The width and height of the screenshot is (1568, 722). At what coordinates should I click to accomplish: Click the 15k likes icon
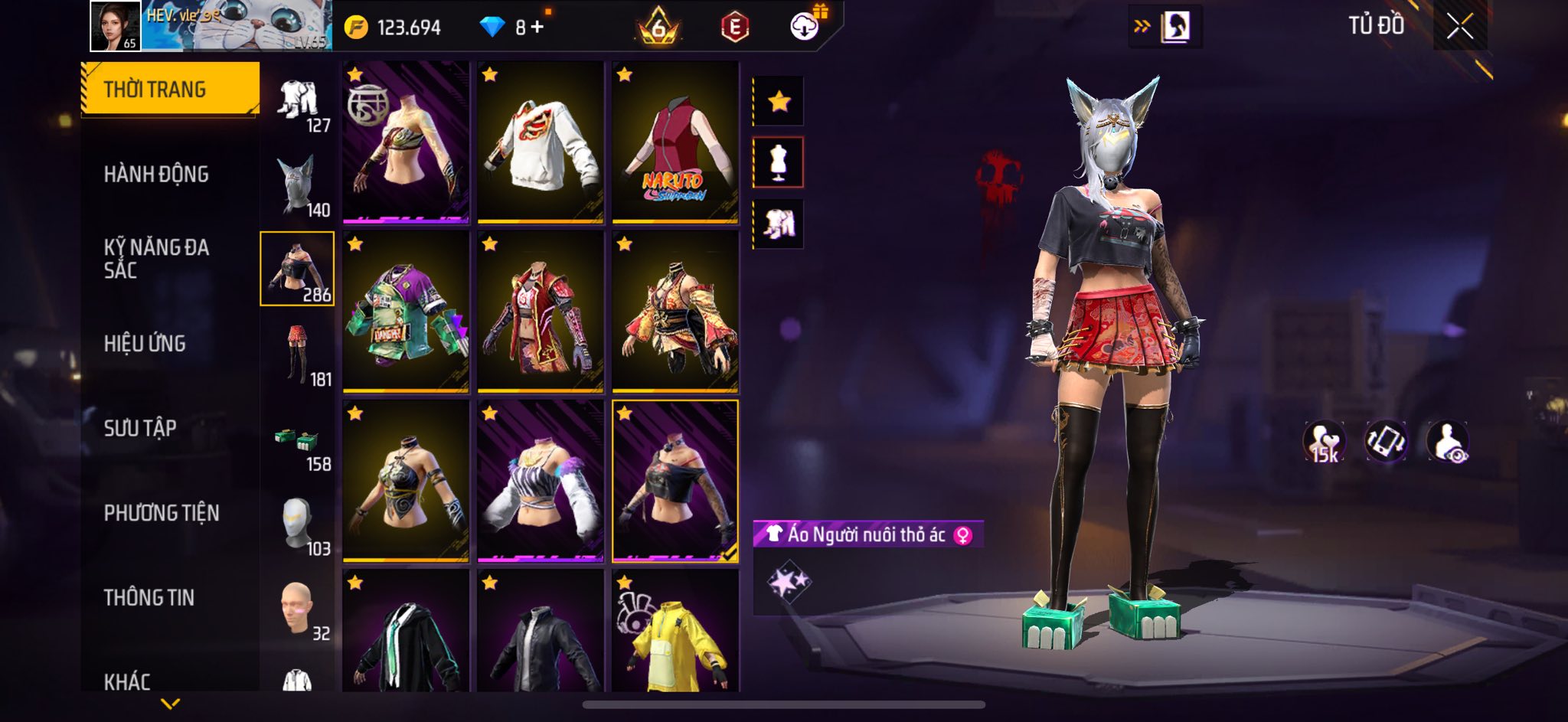1324,443
